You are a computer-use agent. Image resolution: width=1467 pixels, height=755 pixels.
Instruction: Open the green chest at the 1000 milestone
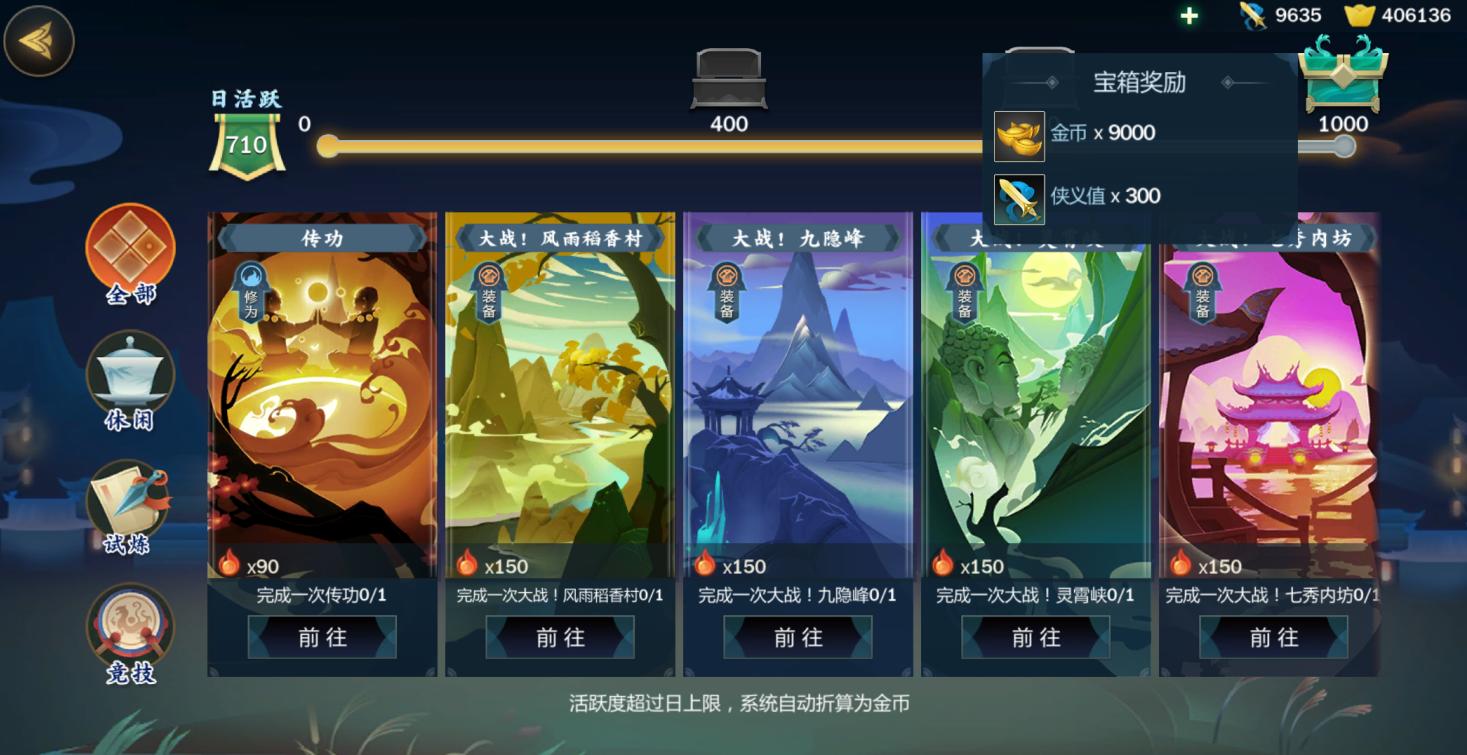(1344, 85)
